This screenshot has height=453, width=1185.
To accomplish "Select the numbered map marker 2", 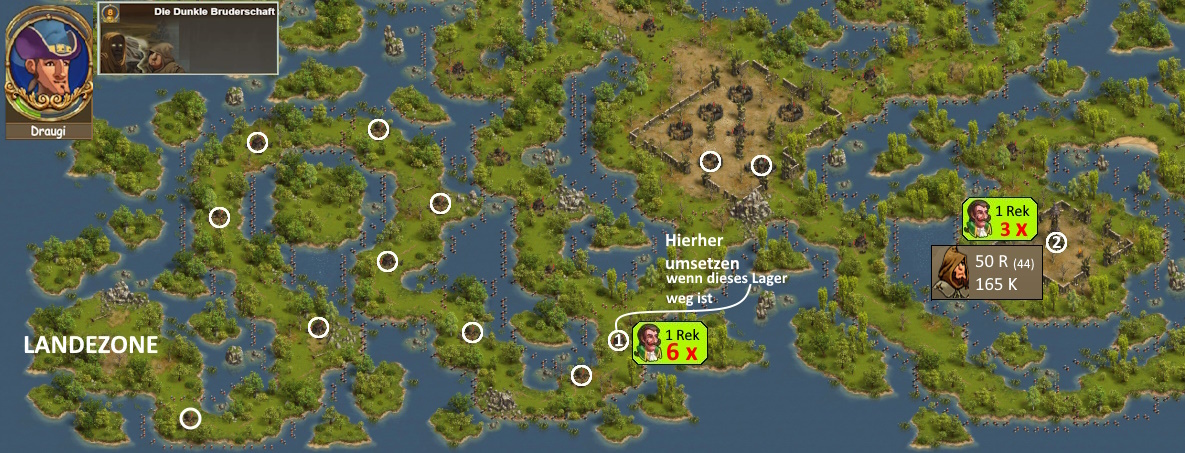I will coord(1056,242).
